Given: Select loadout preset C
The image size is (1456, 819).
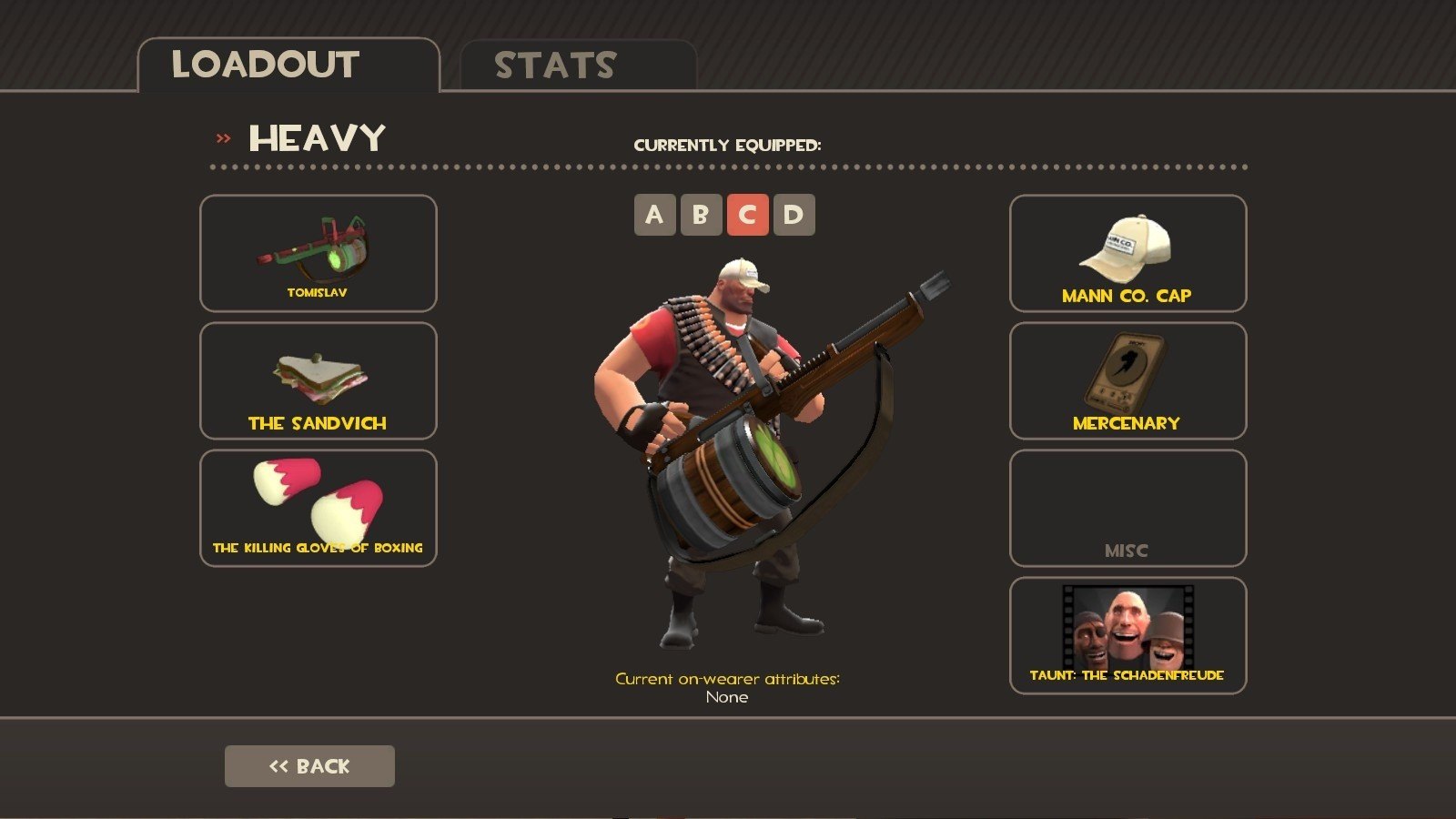Looking at the screenshot, I should click(747, 215).
